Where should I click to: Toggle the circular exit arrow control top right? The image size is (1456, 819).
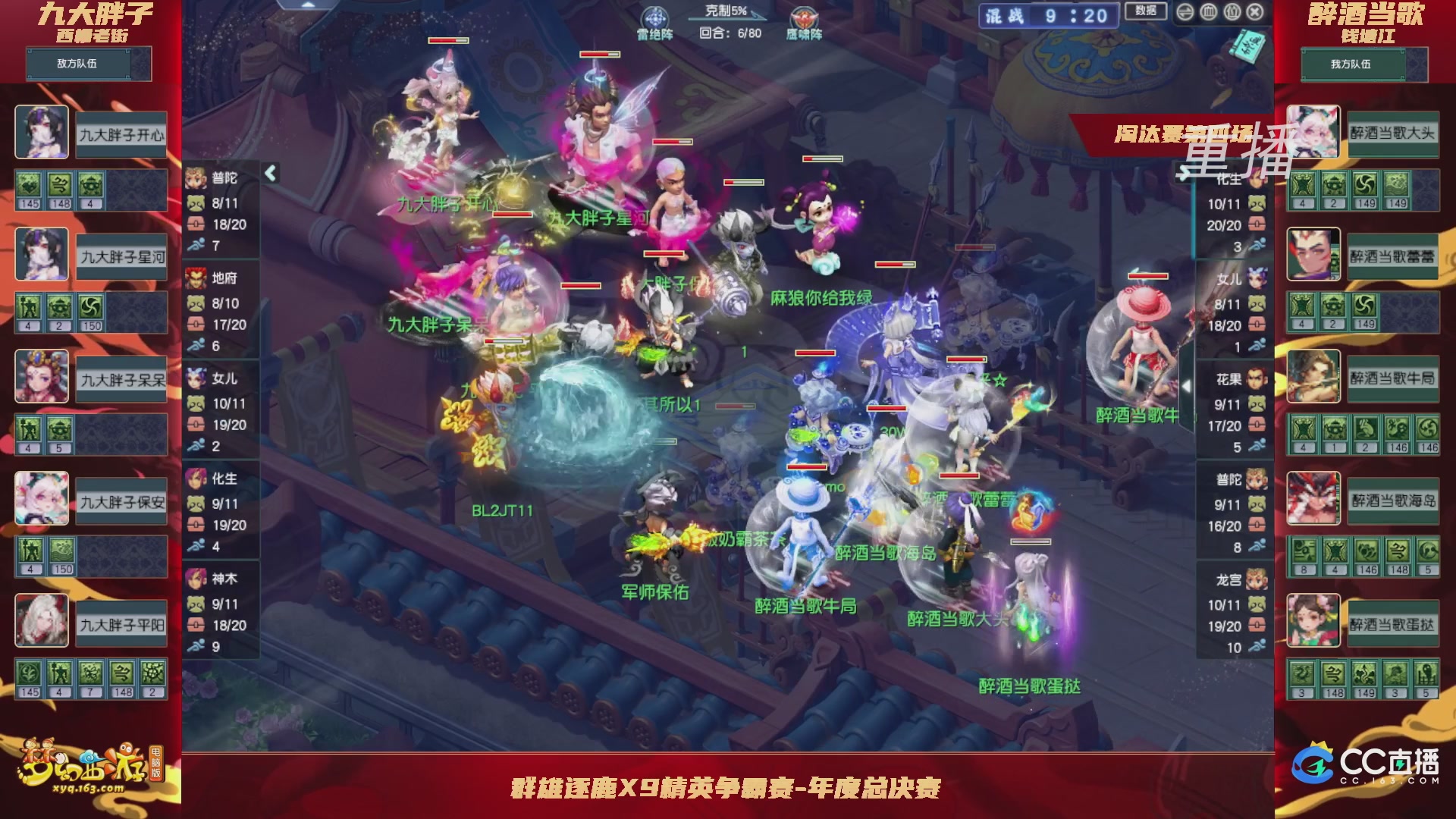coord(1185,12)
